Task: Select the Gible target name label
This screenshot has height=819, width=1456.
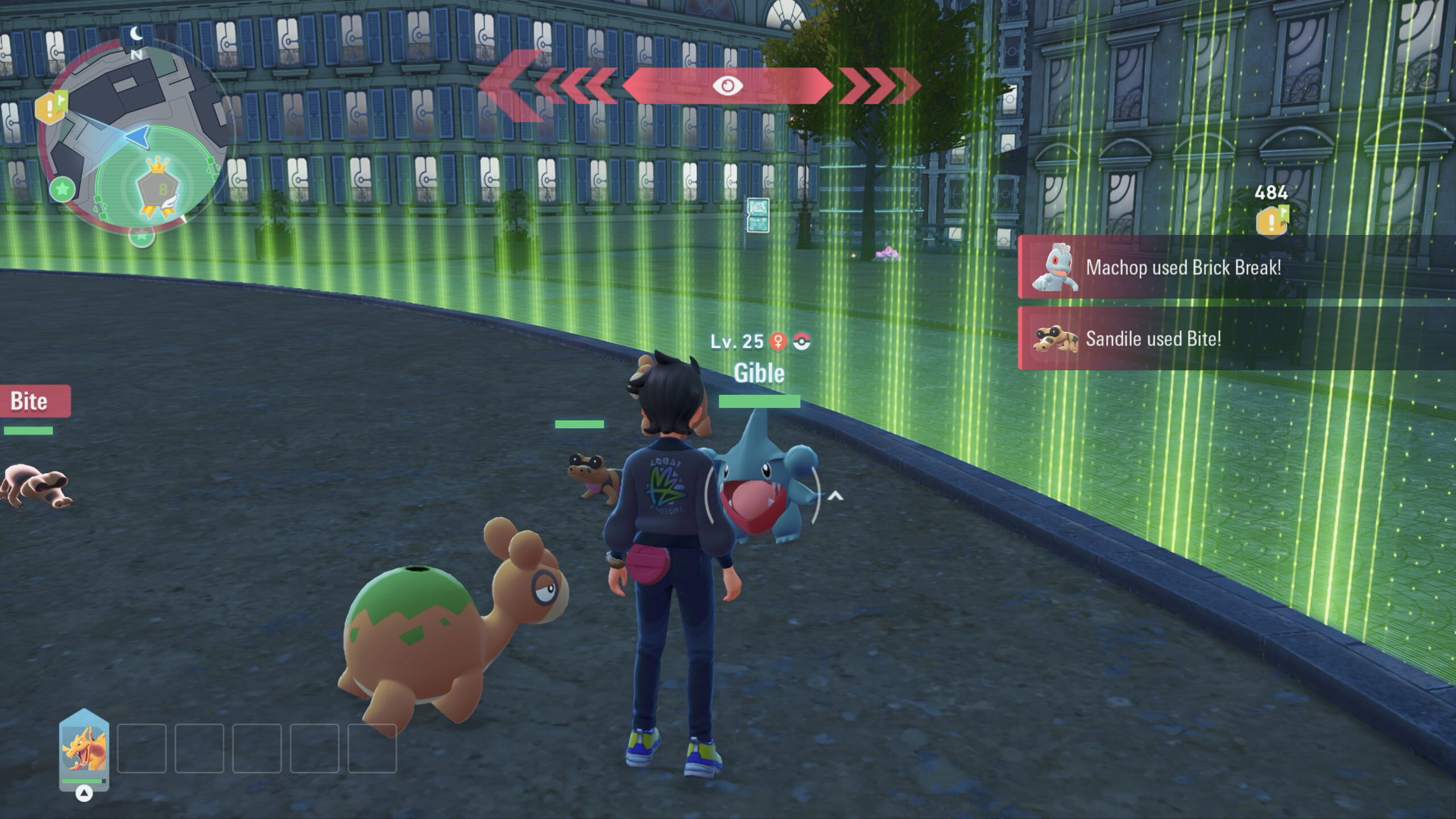Action: click(759, 373)
